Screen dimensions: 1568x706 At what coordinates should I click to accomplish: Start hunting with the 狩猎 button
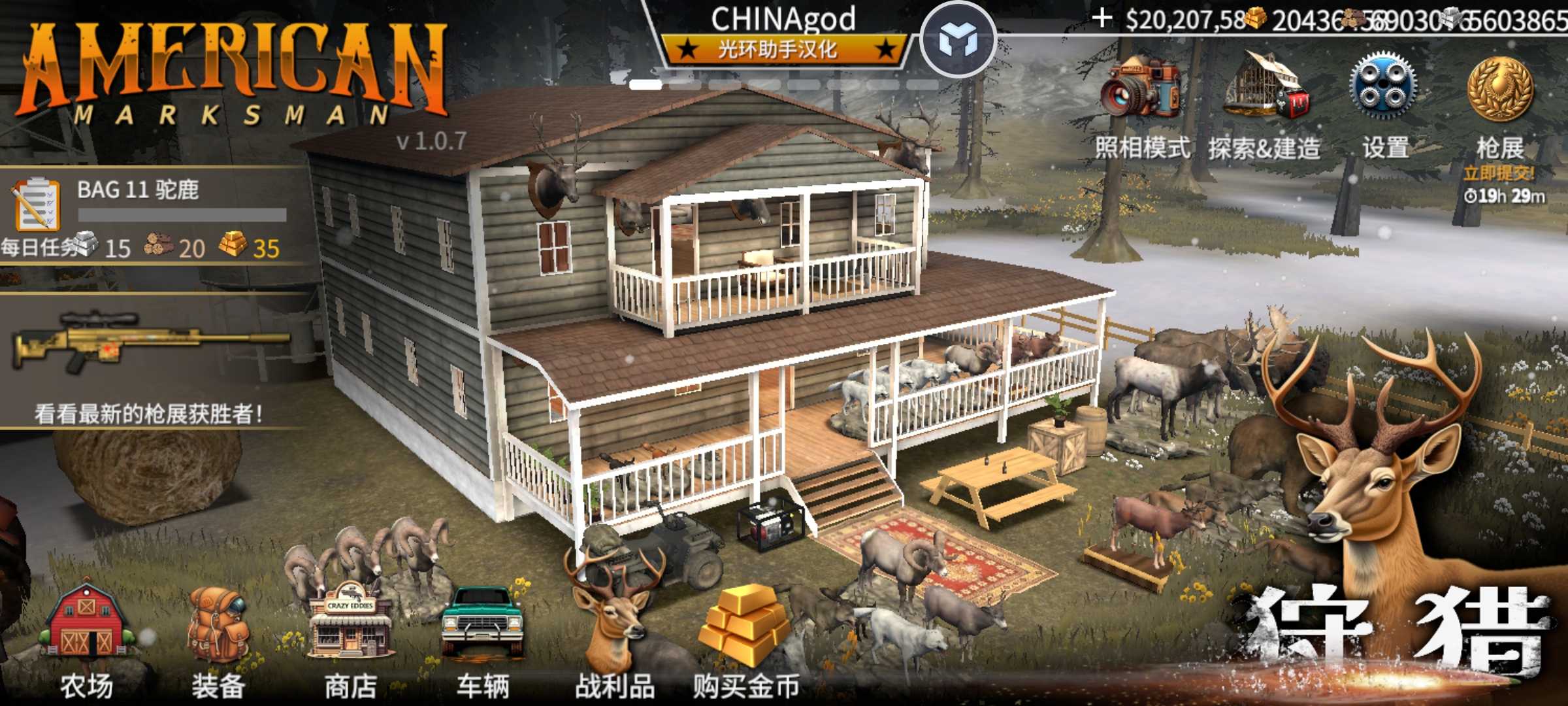point(1398,628)
